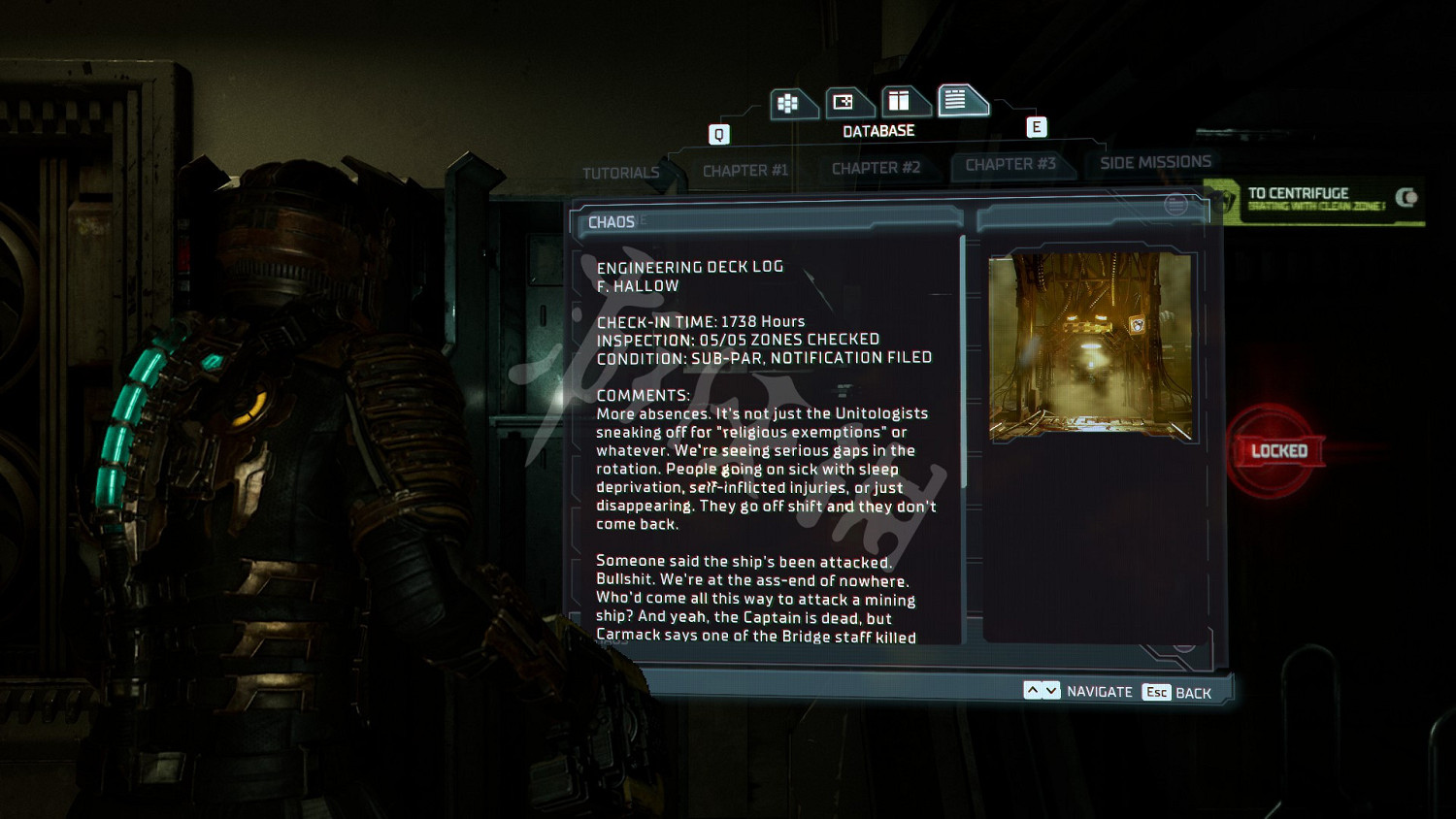This screenshot has height=819, width=1456.
Task: Open the Chapter #1 logs
Action: [x=745, y=171]
